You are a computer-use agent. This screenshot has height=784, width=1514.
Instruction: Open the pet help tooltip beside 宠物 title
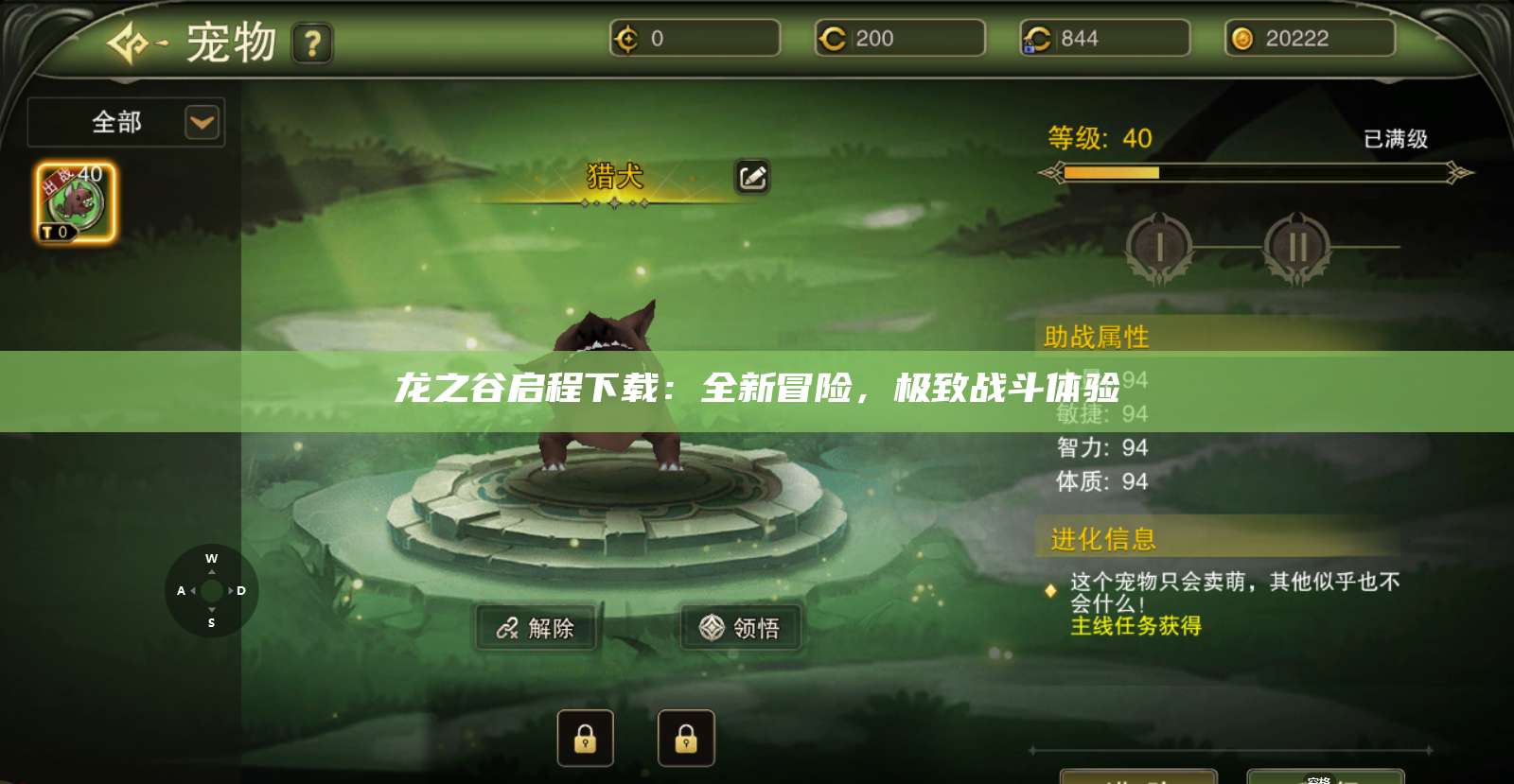(313, 43)
